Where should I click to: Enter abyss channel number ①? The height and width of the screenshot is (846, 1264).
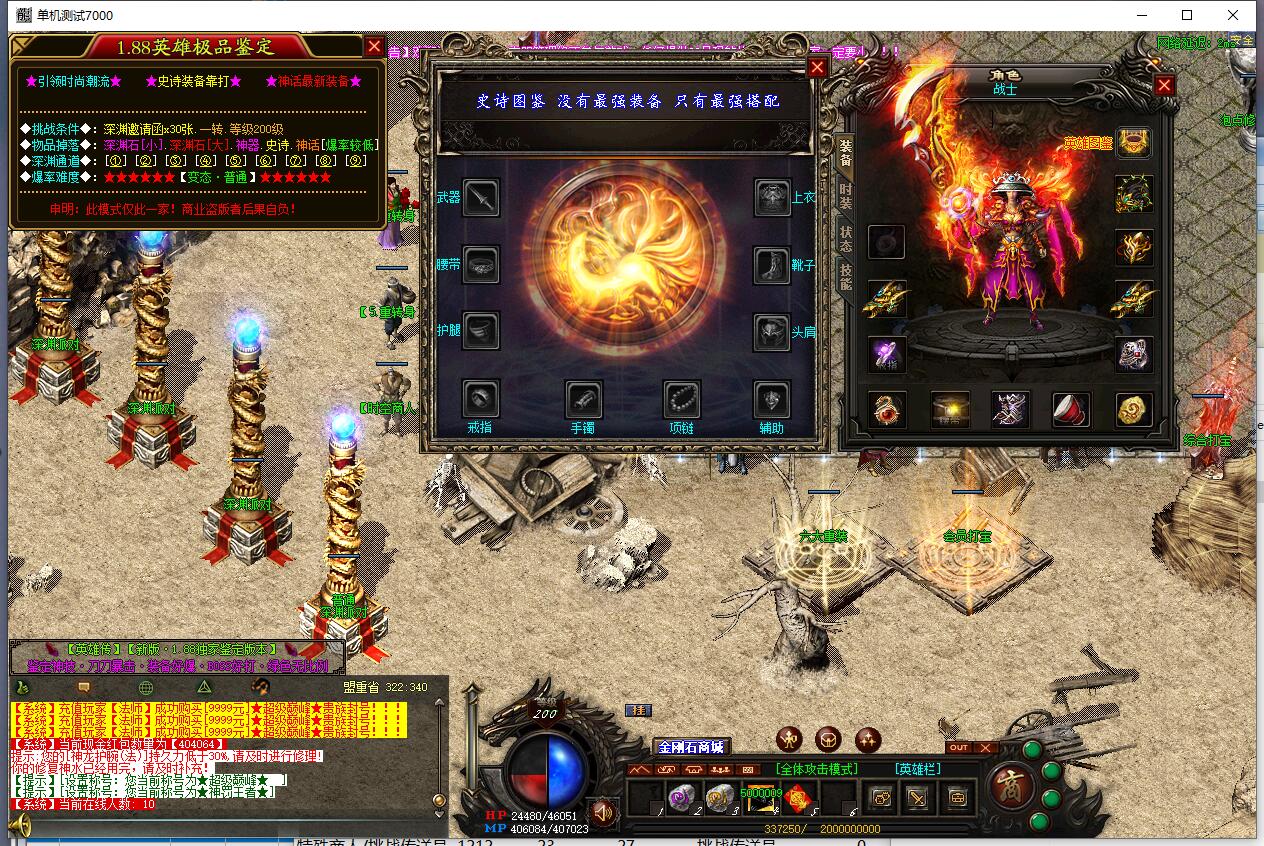point(116,160)
